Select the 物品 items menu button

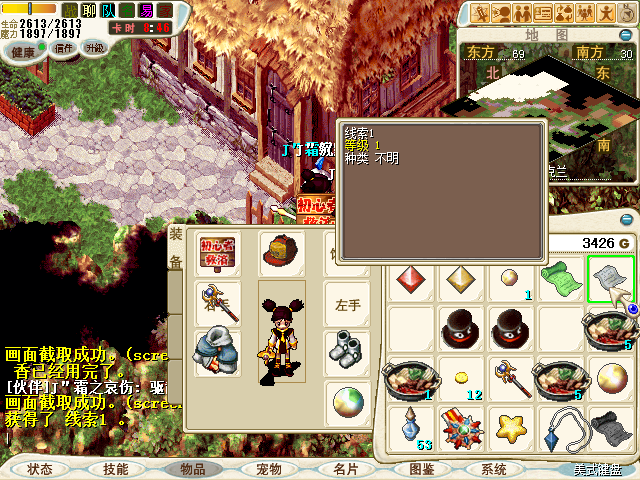(x=192, y=468)
